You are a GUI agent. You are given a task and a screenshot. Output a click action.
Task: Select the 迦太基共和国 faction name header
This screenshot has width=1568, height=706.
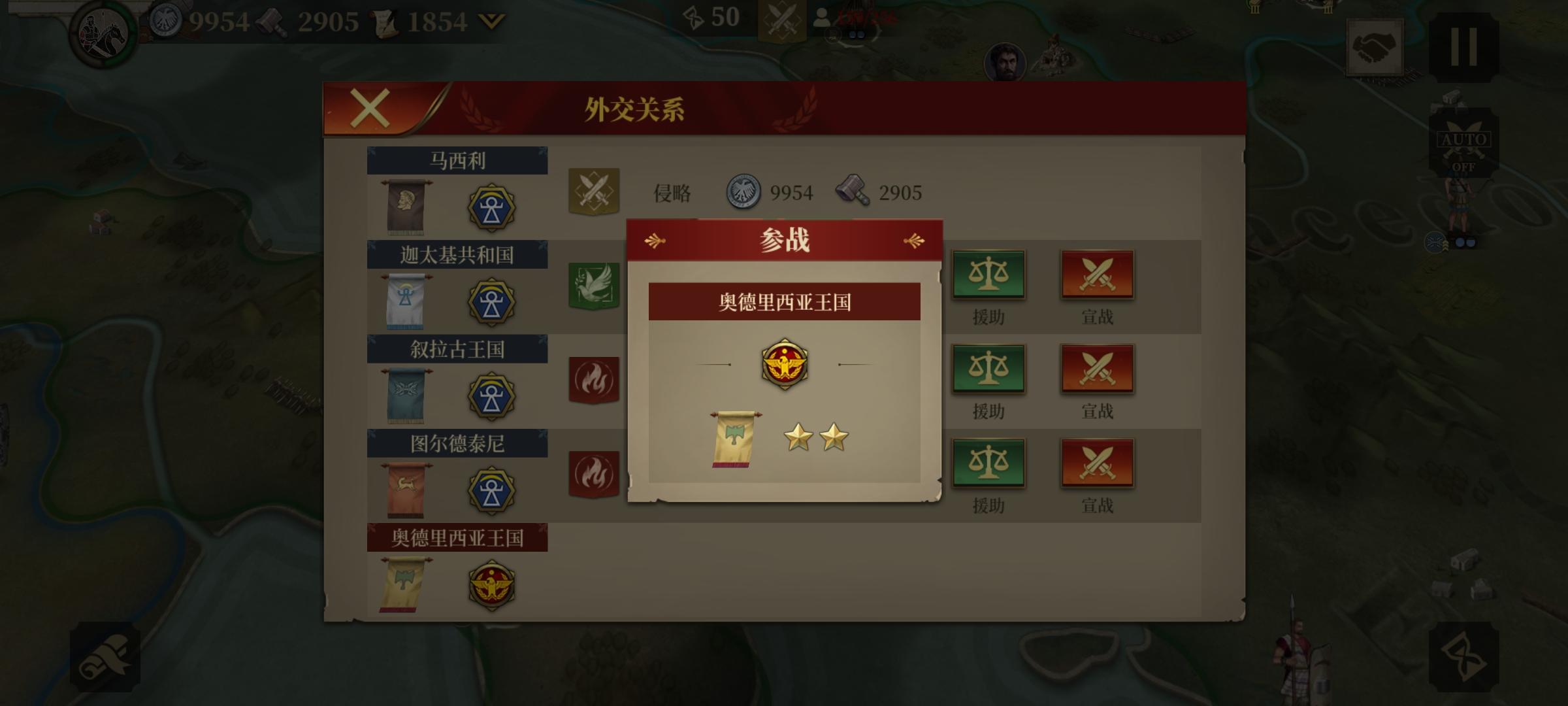click(x=457, y=256)
